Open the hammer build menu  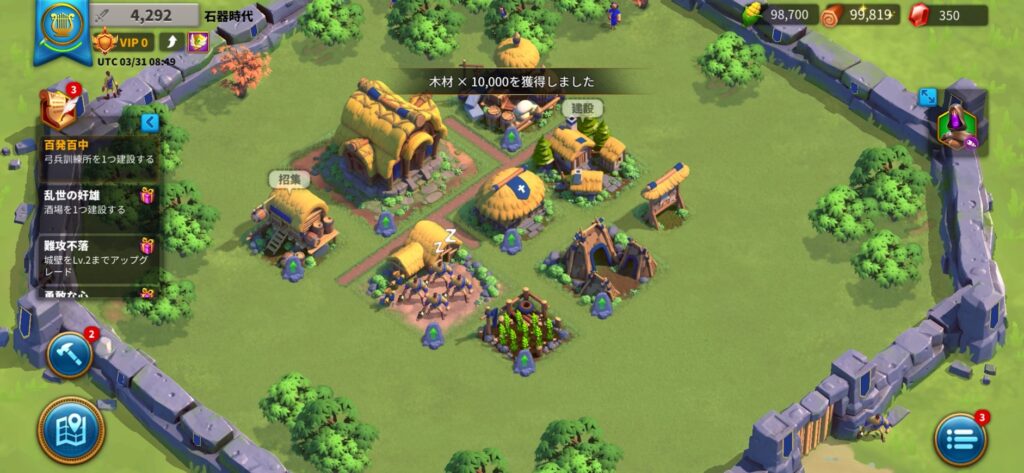[x=70, y=355]
